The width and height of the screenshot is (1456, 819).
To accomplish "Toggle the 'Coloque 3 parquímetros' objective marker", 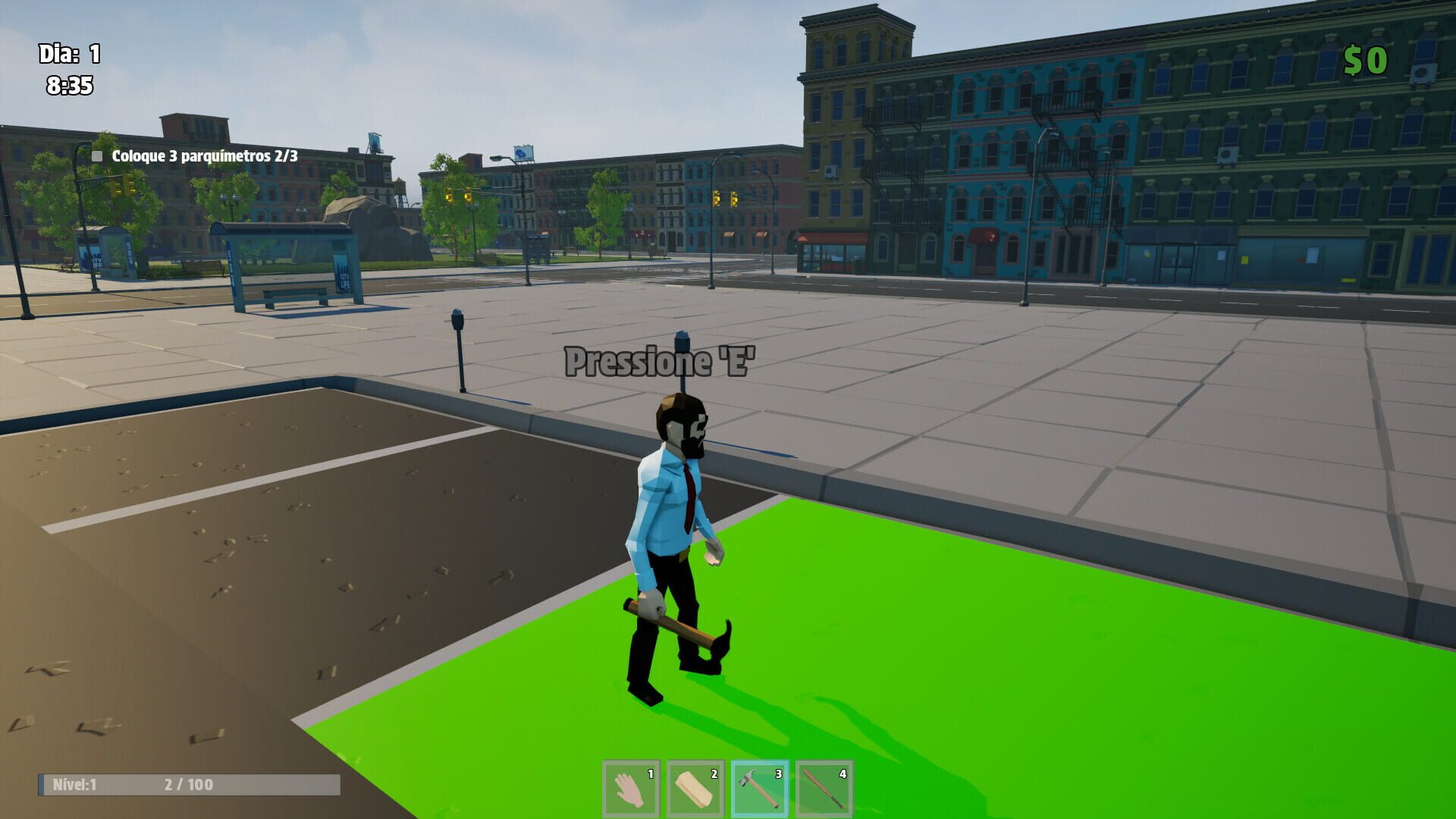I will coord(96,155).
